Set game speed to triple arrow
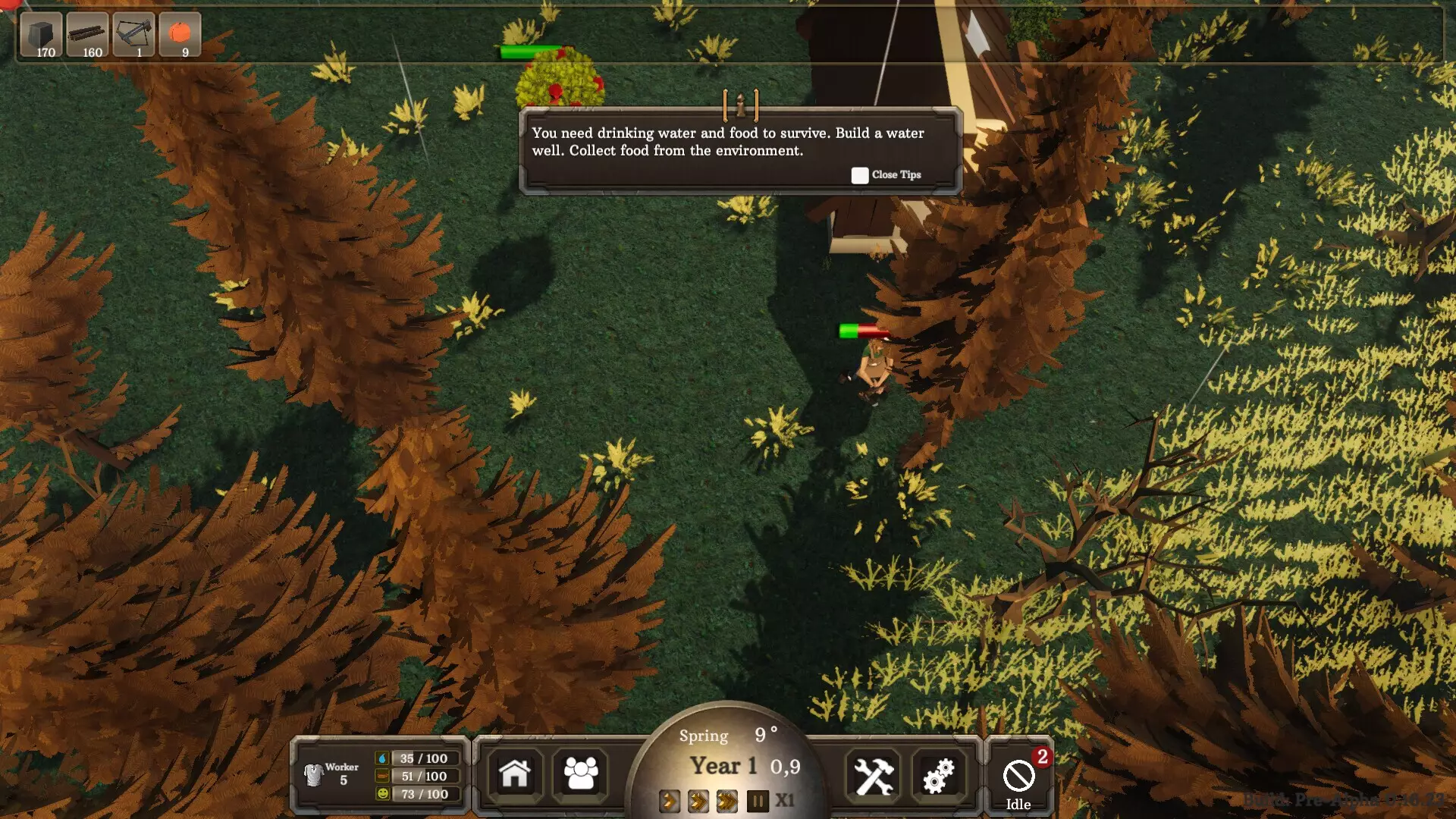Image resolution: width=1456 pixels, height=819 pixels. (727, 801)
